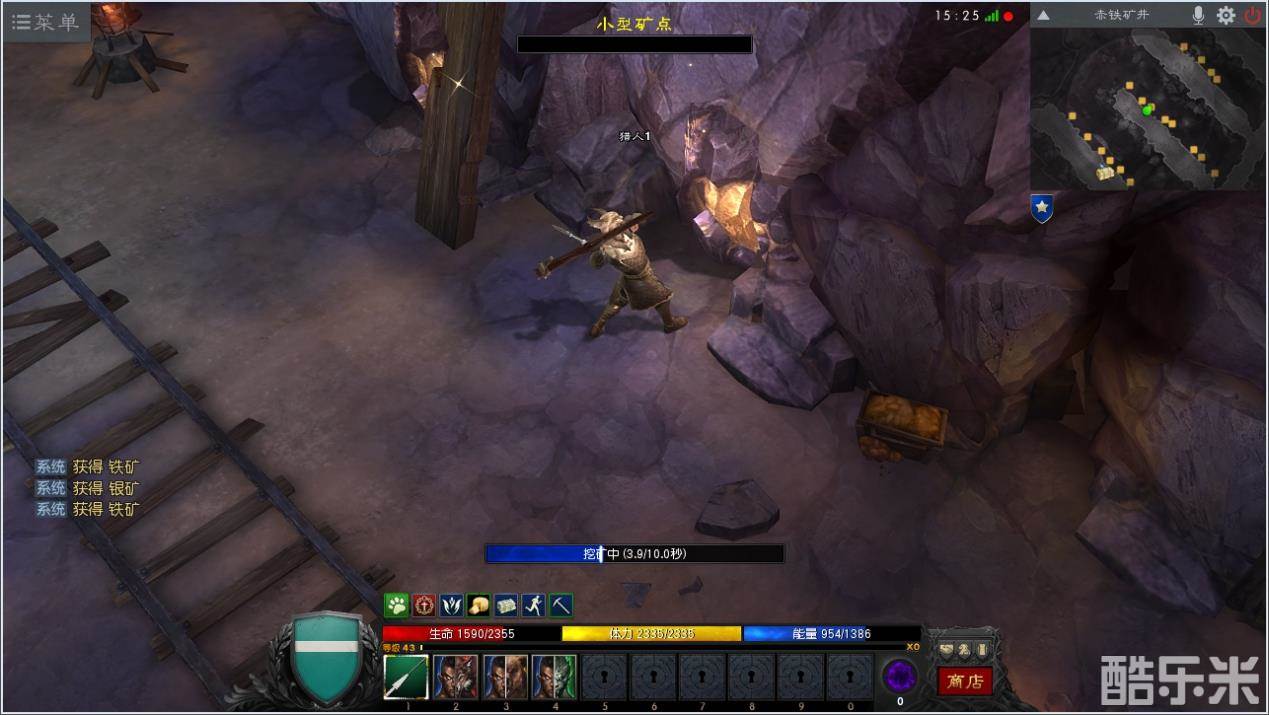Click the red power button

click(x=1252, y=15)
